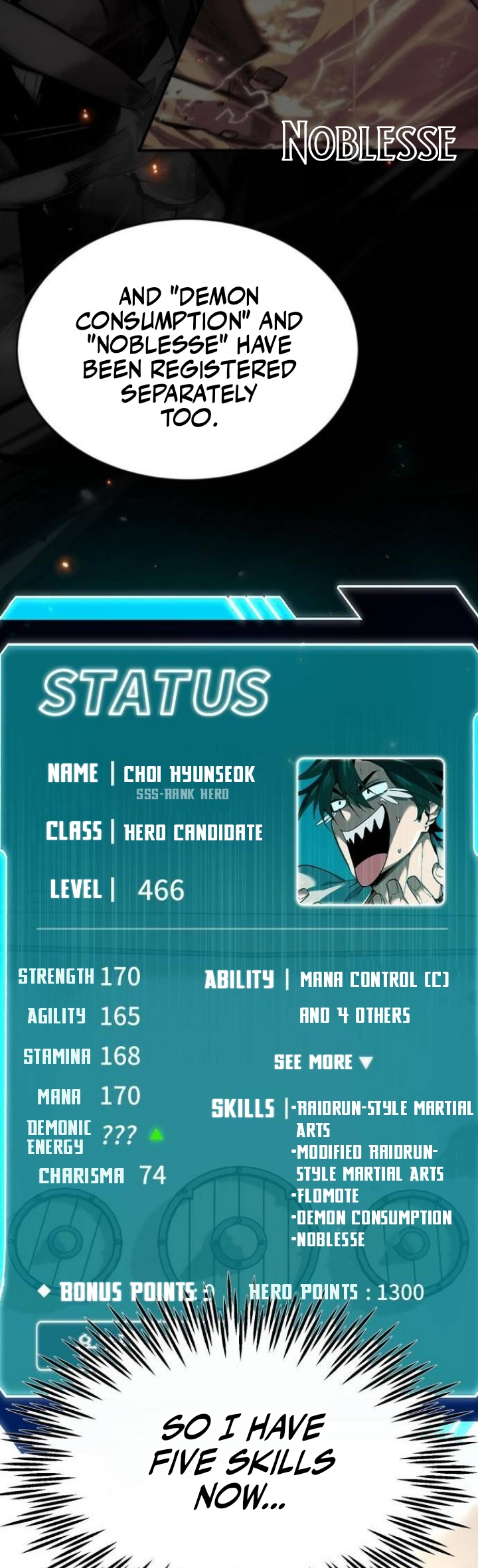Select the Demon Consumption skill entry
The height and width of the screenshot is (1568, 478).
tap(373, 1217)
